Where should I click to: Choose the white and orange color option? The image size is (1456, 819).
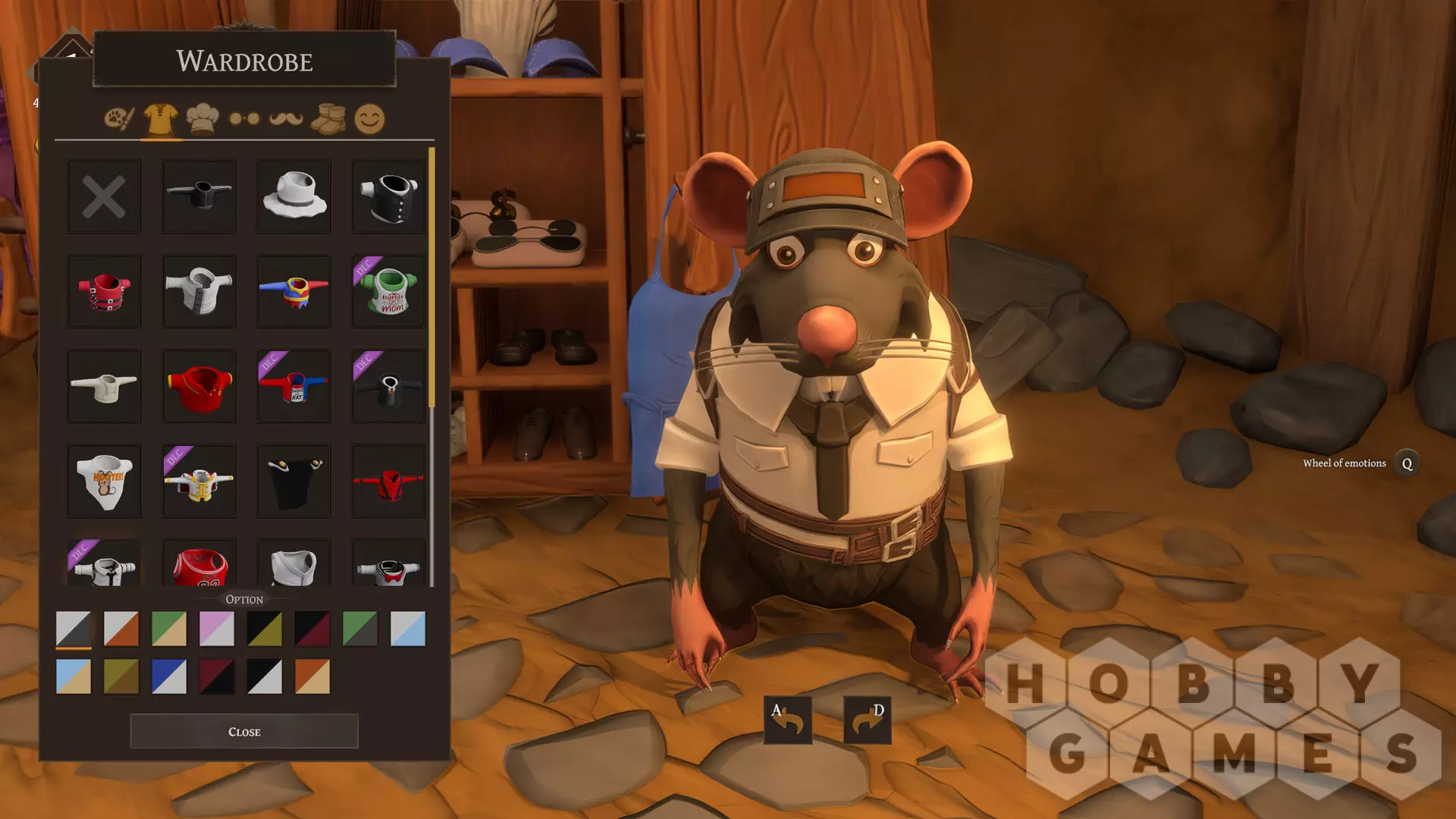click(x=121, y=629)
